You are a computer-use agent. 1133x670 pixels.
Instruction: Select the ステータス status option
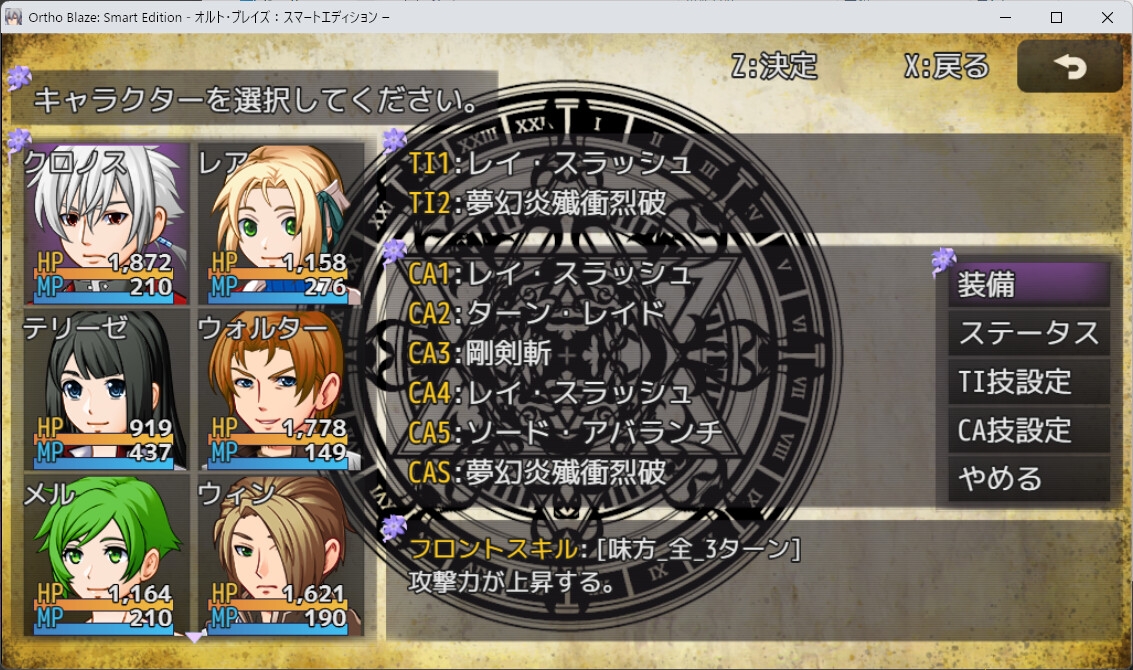click(1028, 333)
